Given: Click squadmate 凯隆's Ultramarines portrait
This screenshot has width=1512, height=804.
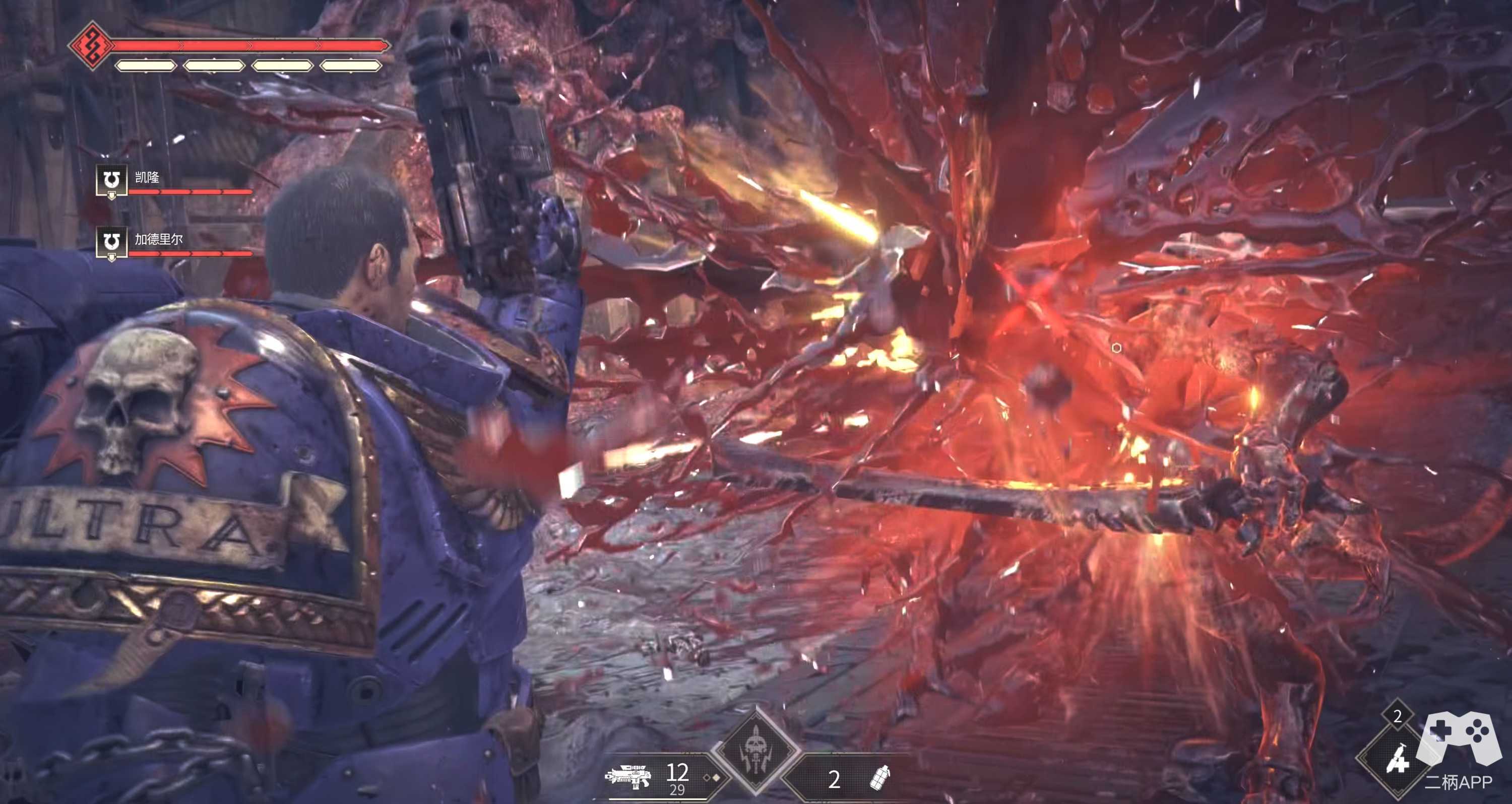Looking at the screenshot, I should tap(111, 180).
